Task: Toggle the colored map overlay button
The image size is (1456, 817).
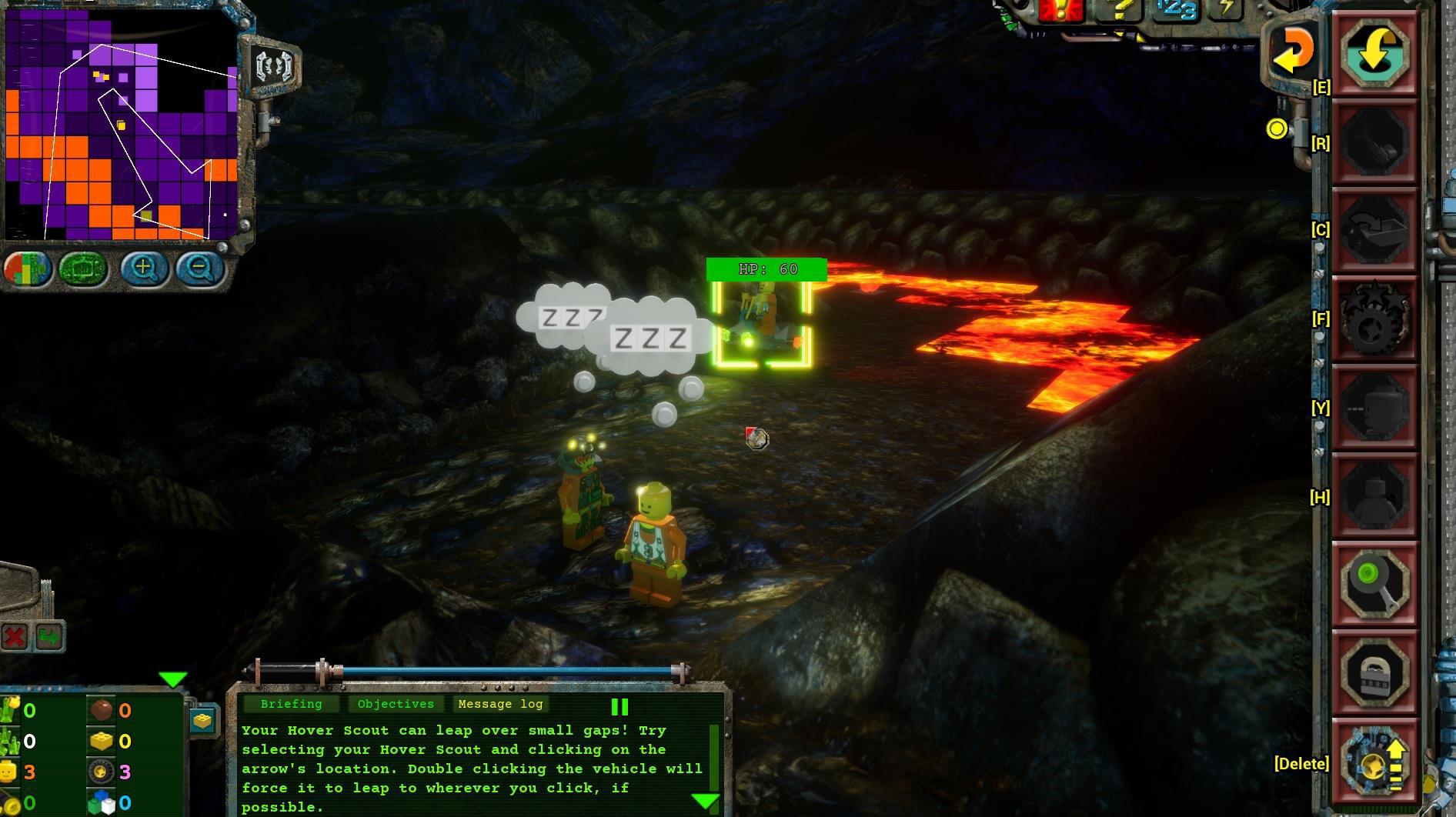Action: coord(28,269)
